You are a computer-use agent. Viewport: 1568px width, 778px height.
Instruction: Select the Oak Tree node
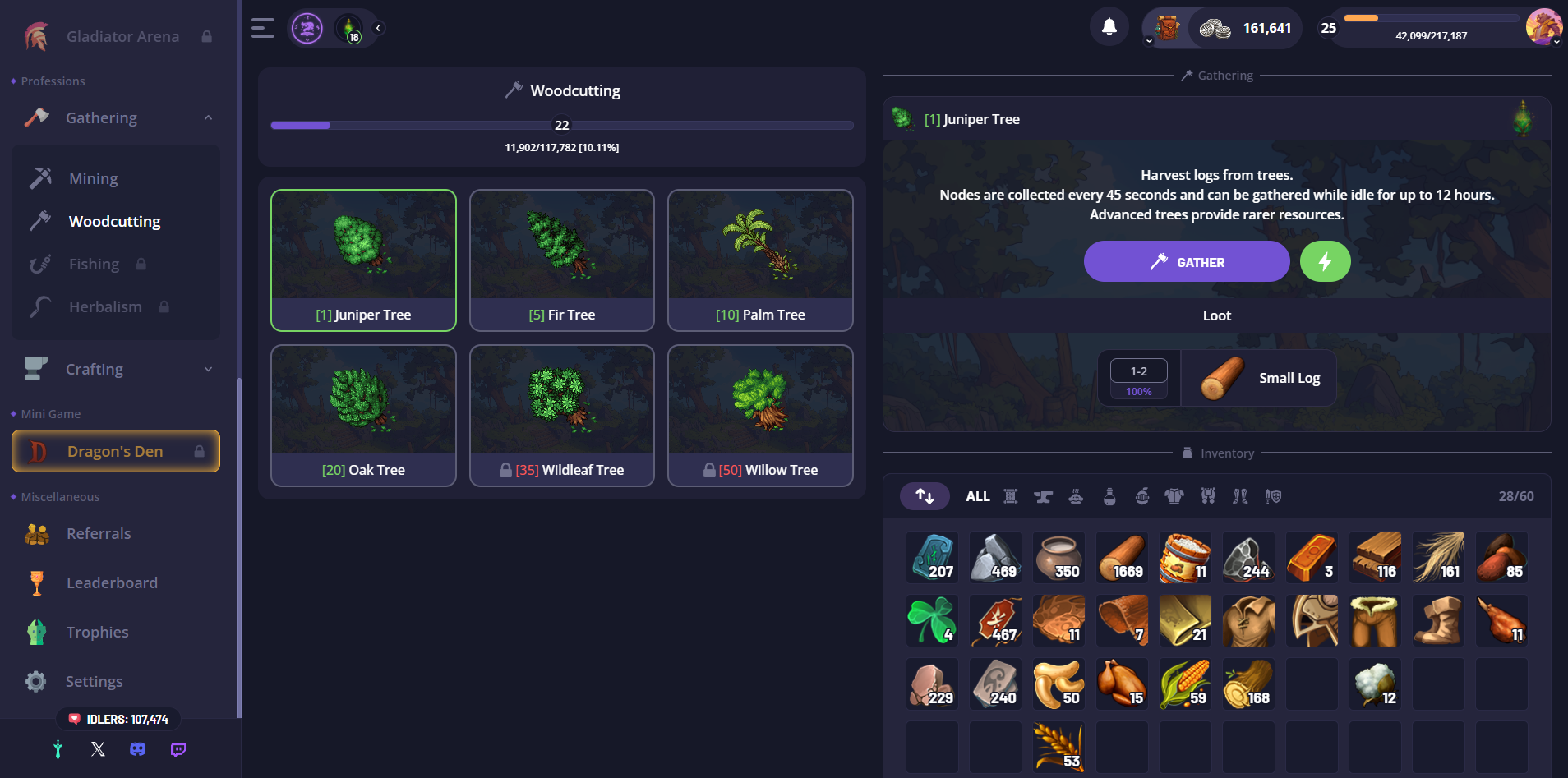click(x=363, y=416)
